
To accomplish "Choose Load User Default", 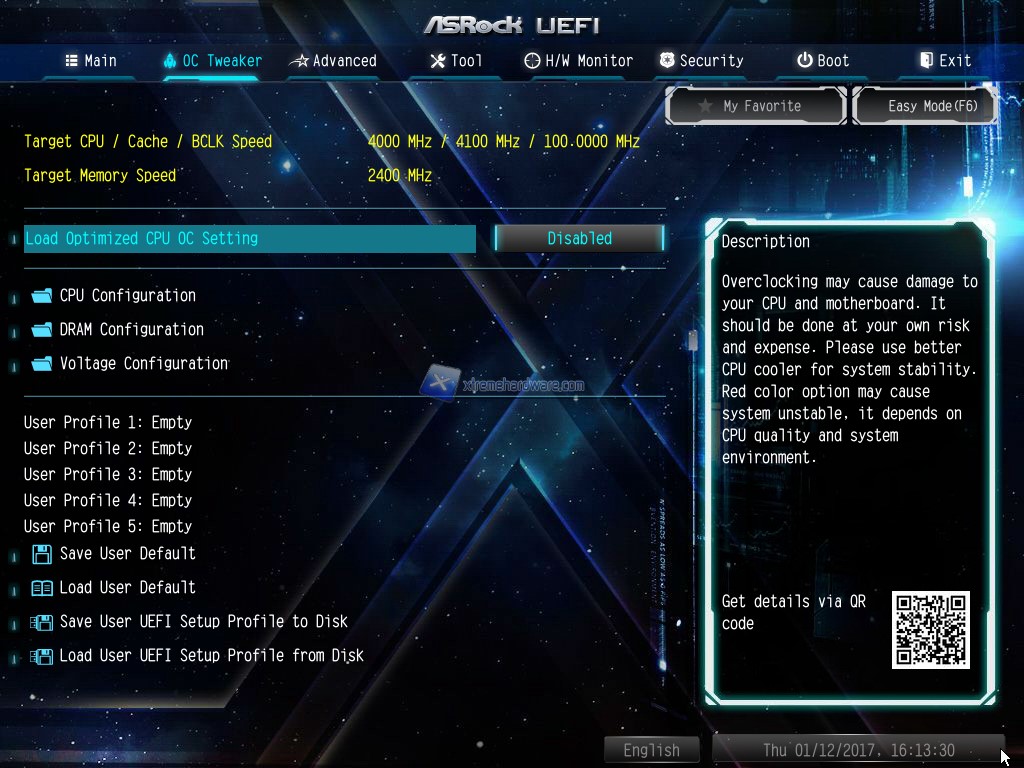I will pyautogui.click(x=127, y=588).
